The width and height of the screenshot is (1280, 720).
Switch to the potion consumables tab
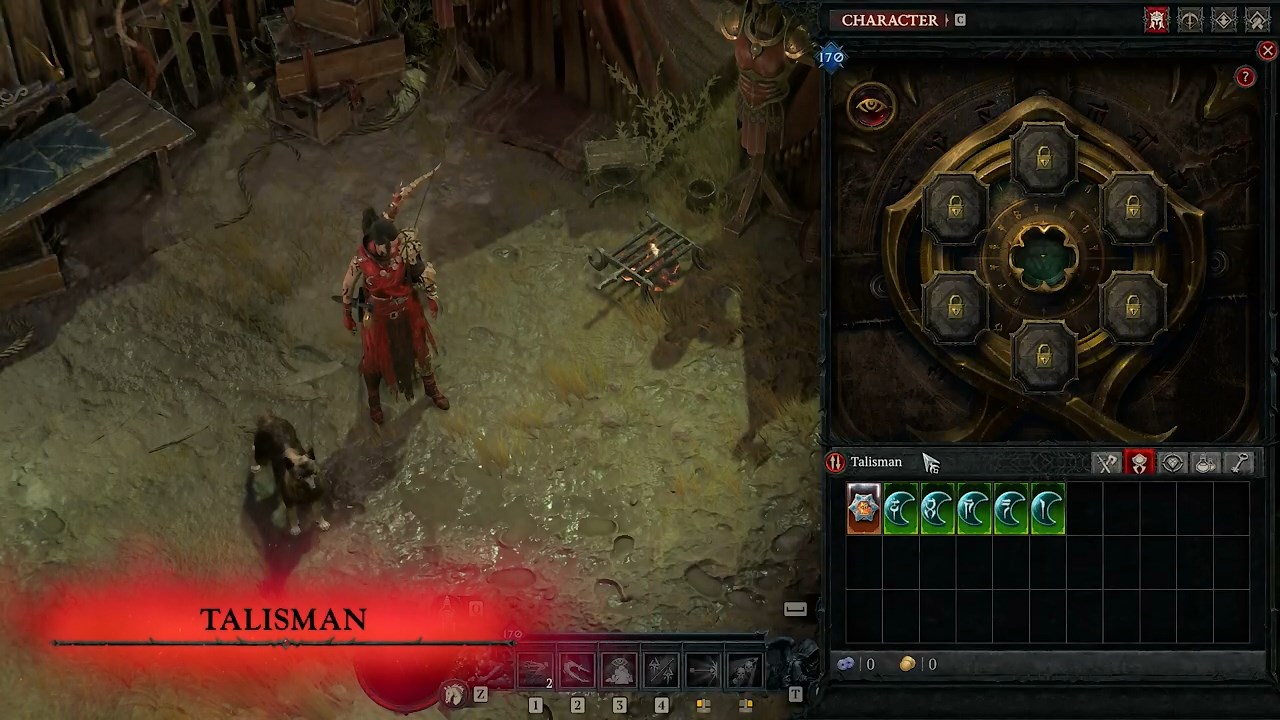(1206, 462)
